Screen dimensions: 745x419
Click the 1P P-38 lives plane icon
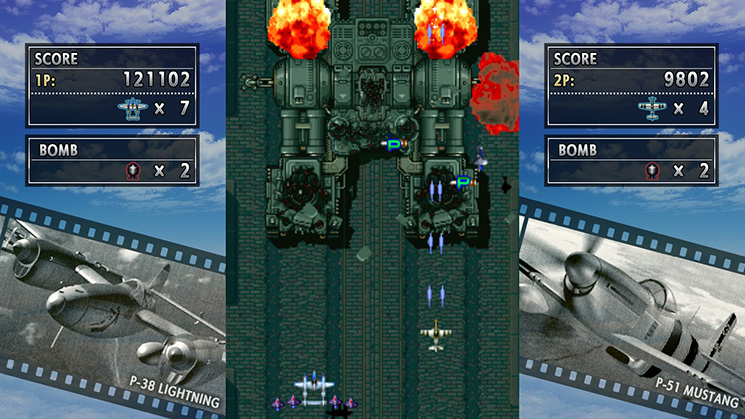[132, 107]
